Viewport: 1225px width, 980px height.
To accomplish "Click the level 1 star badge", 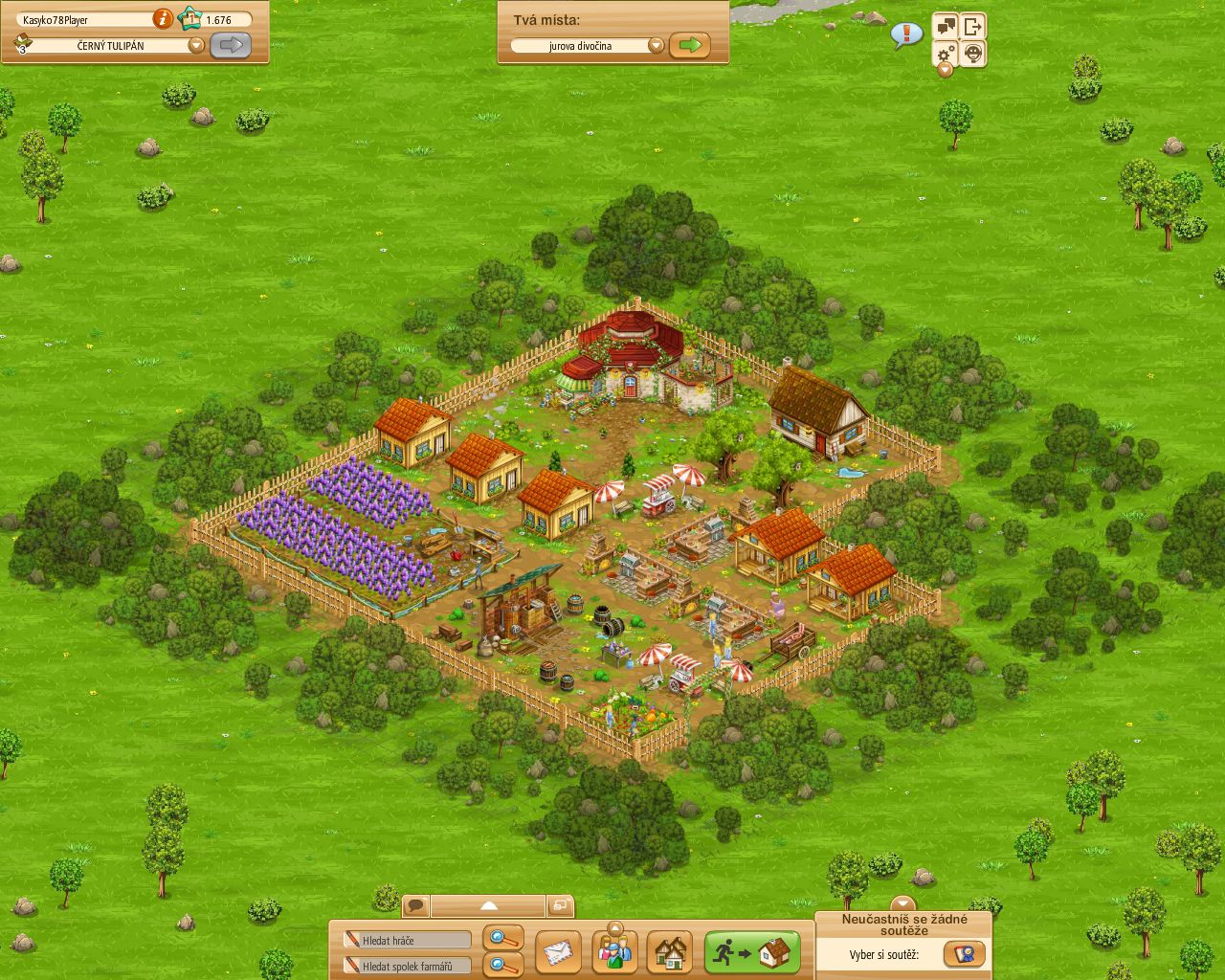I will coord(191,18).
